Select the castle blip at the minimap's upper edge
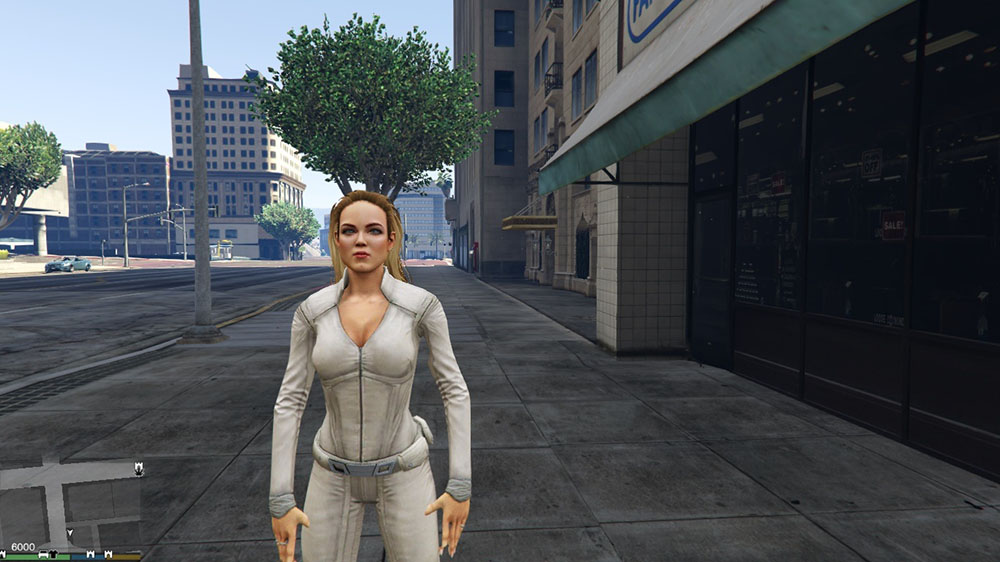This screenshot has width=1000, height=562. (138, 467)
